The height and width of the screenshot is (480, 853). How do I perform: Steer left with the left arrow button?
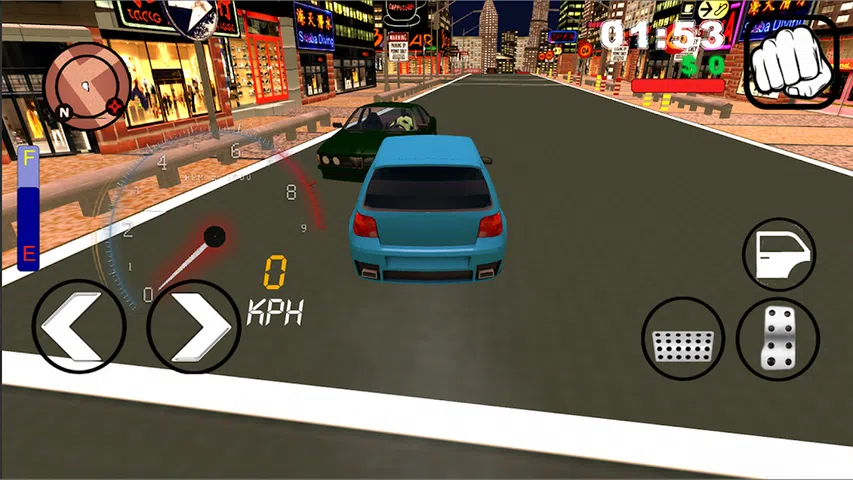point(80,326)
